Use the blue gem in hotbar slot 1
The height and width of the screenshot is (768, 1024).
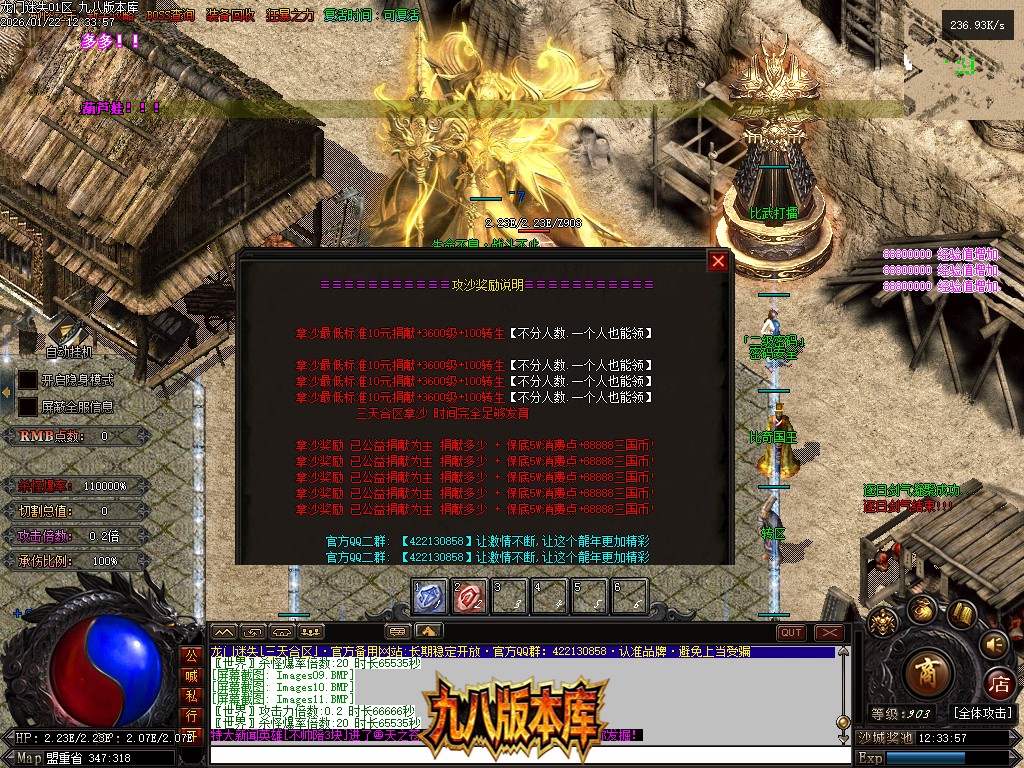pos(429,597)
